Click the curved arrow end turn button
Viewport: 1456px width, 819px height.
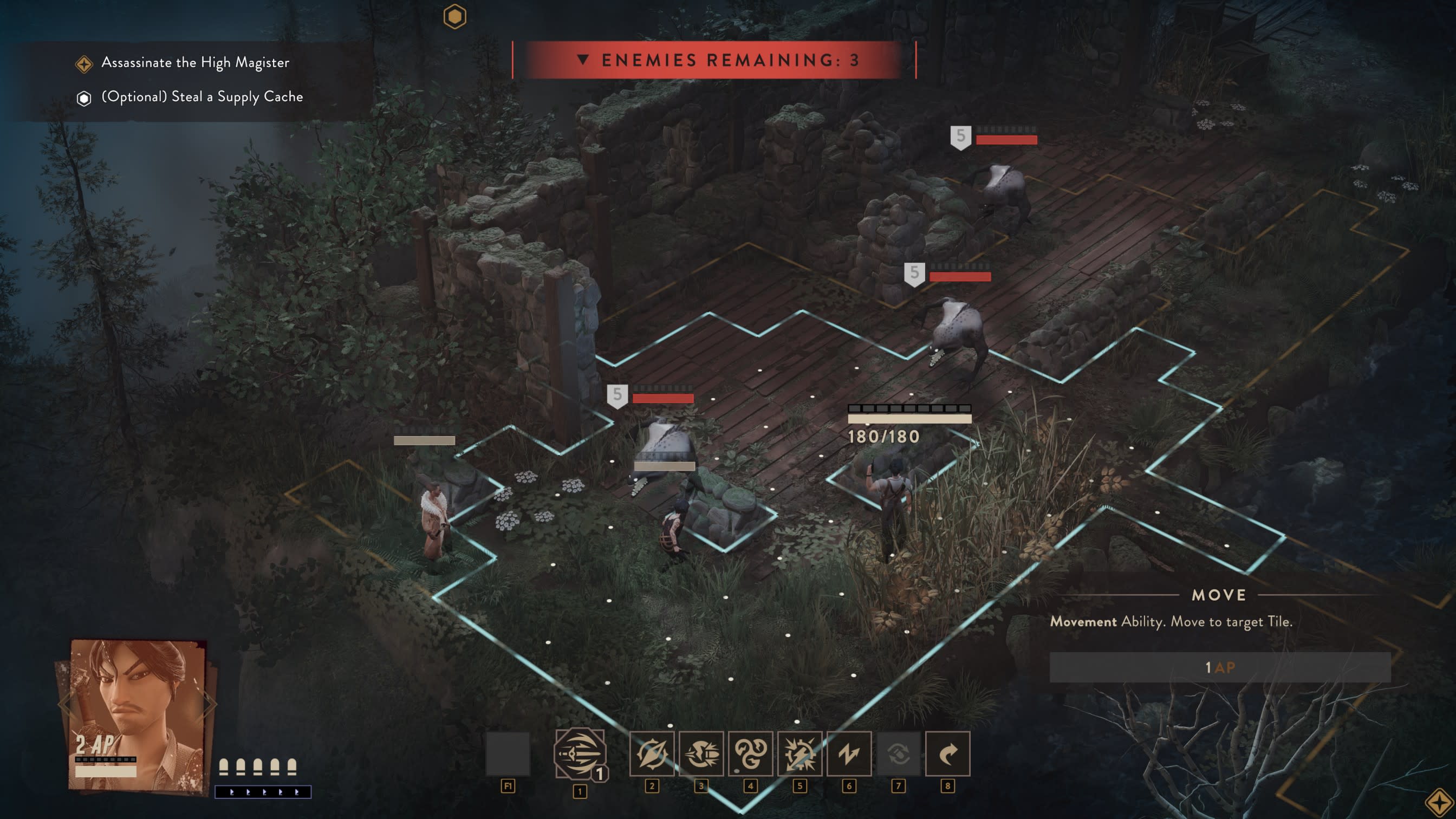[x=947, y=753]
